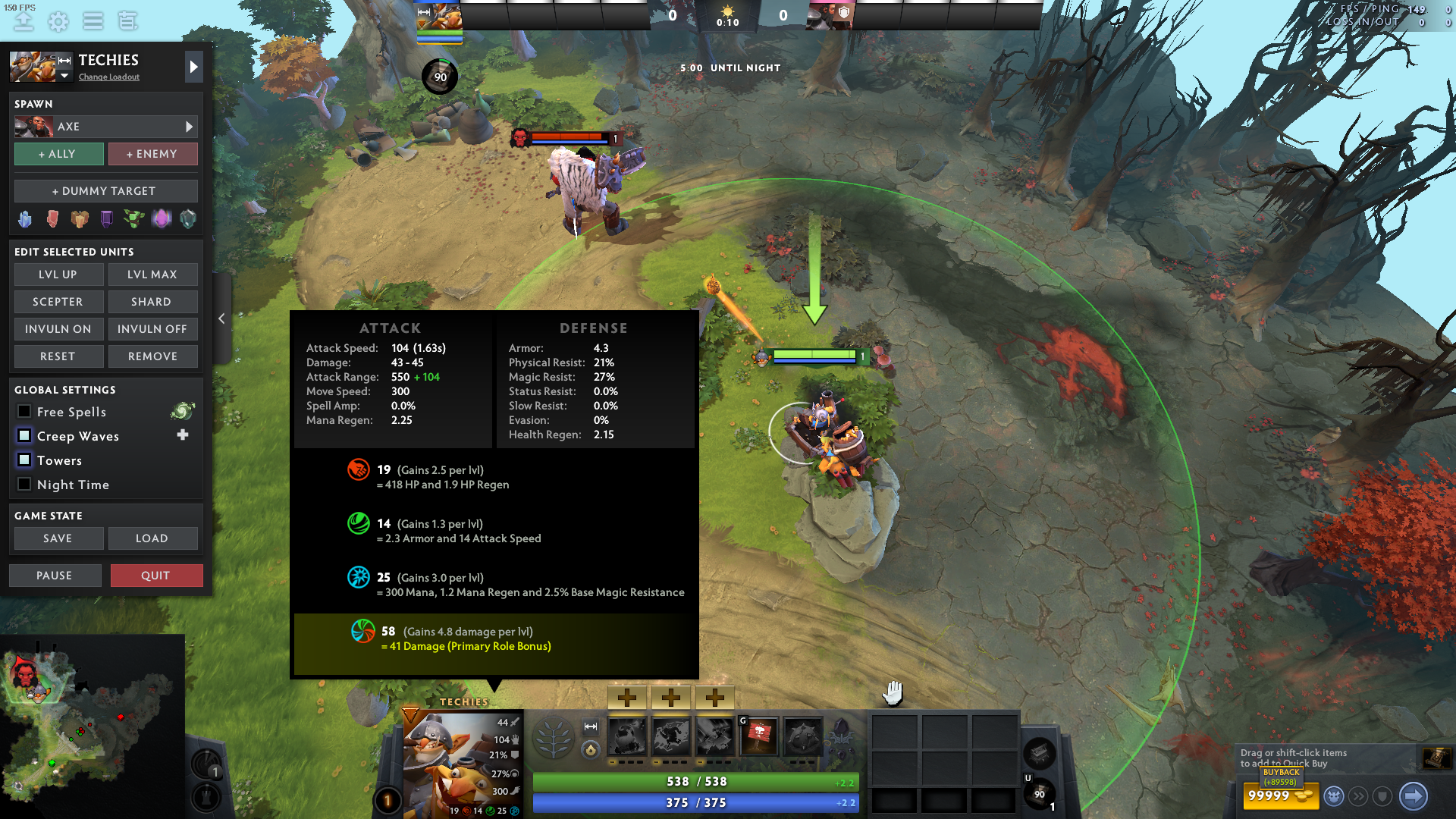
Task: Quit the demo with QUIT button
Action: point(156,576)
